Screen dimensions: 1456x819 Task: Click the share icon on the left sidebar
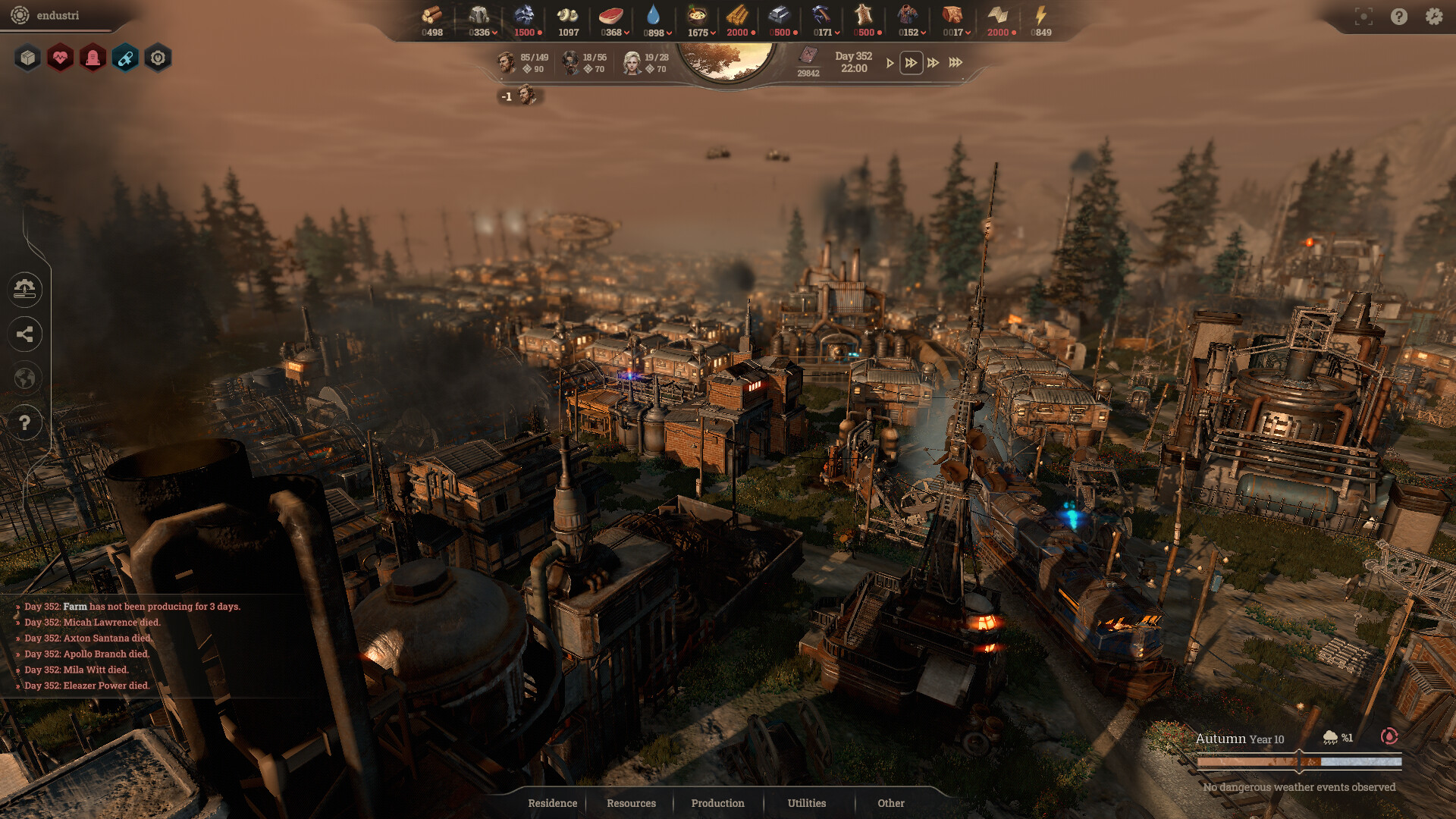(25, 334)
